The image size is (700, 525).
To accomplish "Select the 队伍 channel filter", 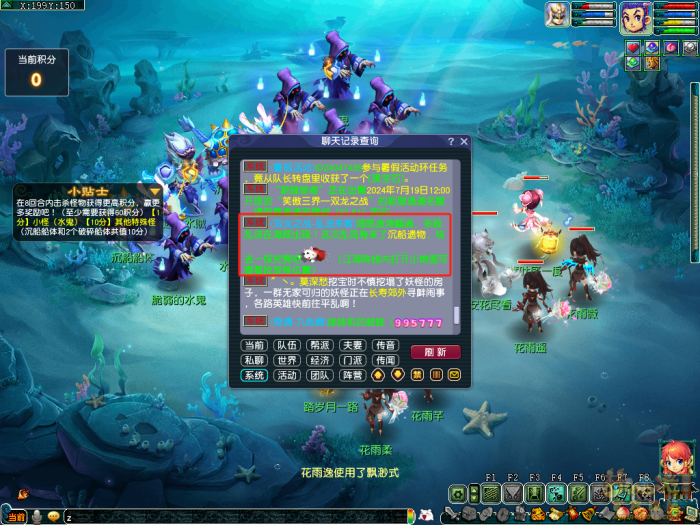I will [287, 345].
